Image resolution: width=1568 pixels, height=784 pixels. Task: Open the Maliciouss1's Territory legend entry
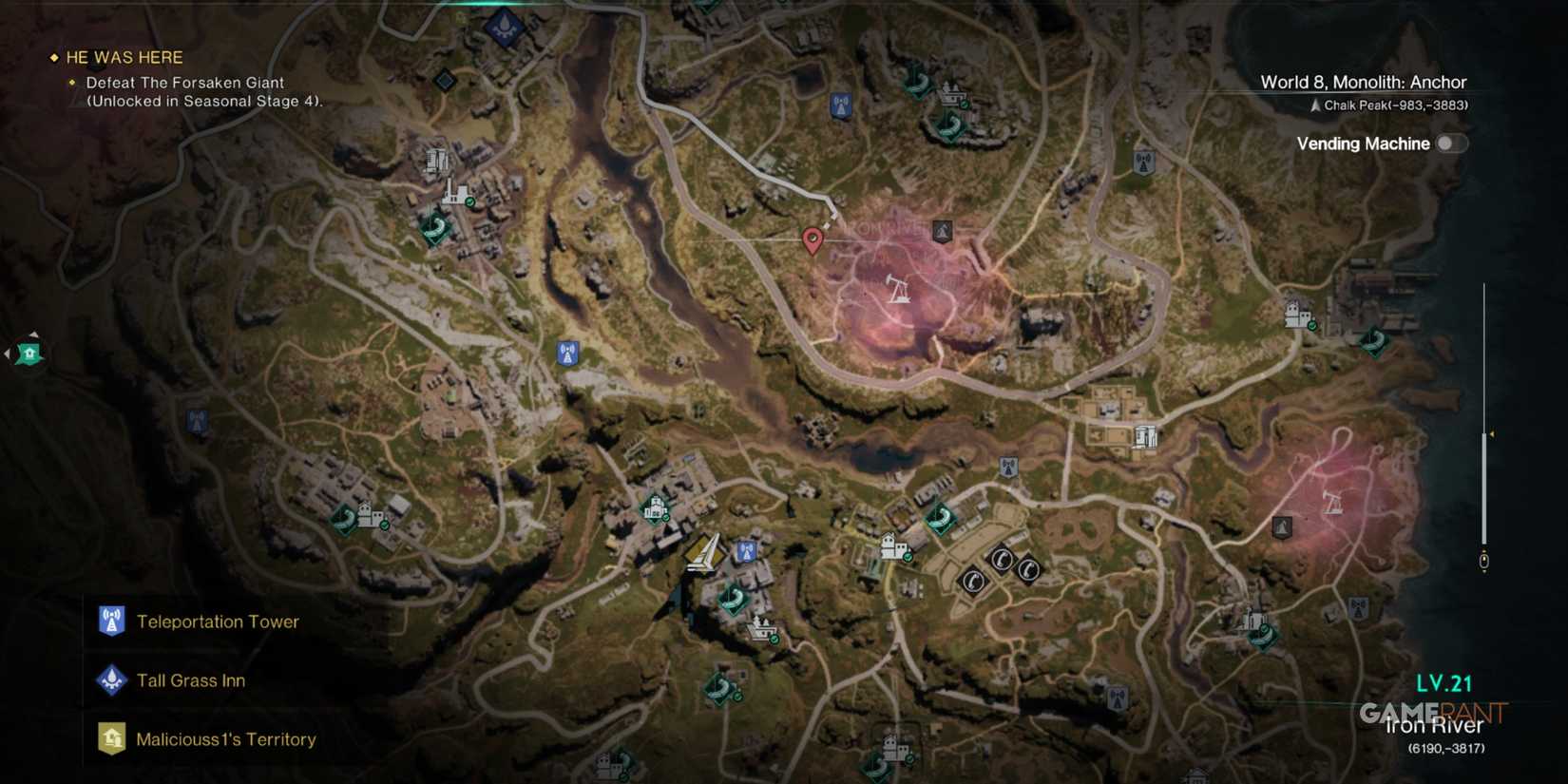pyautogui.click(x=226, y=738)
